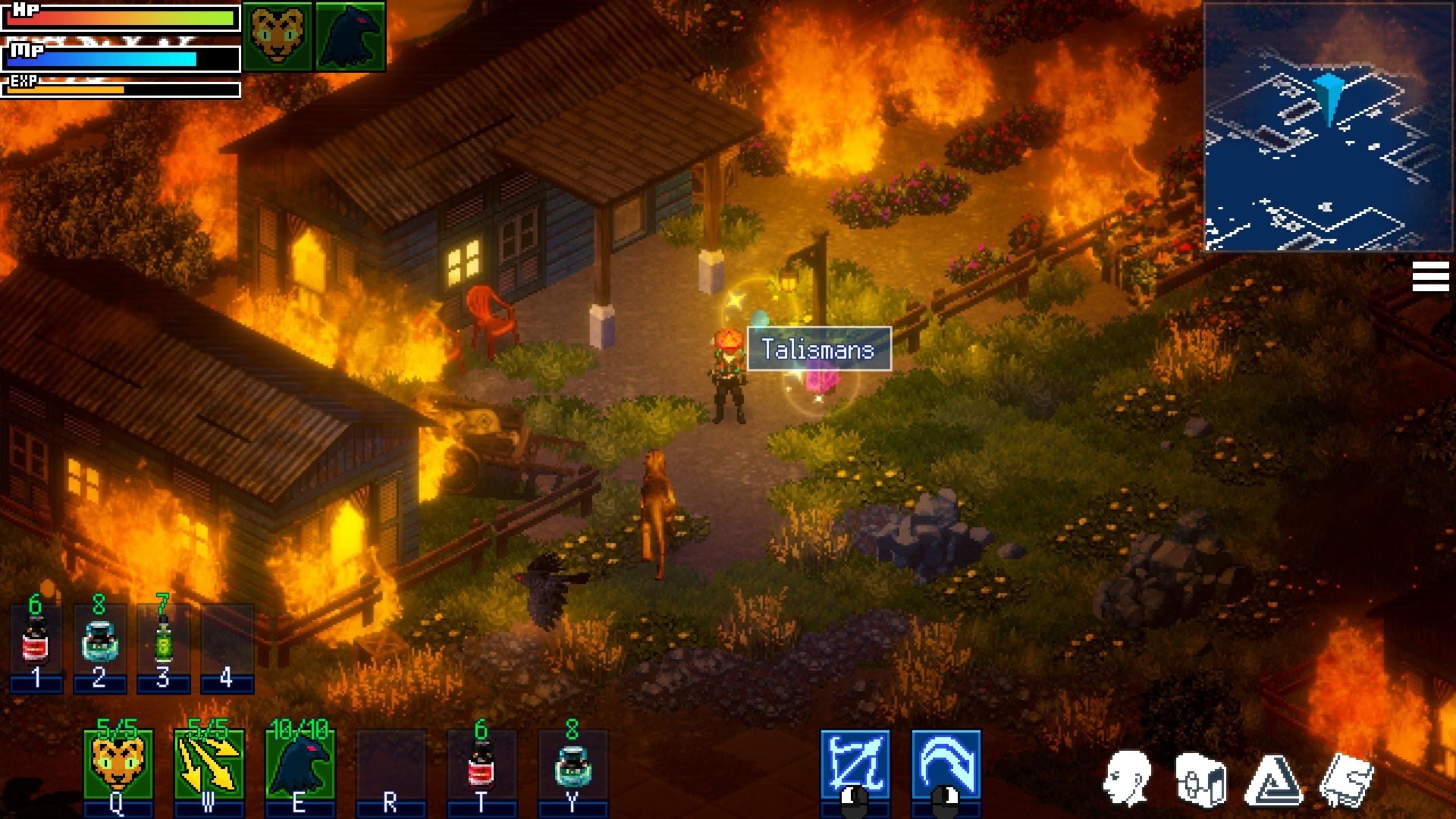Select the bow attack bound to left mouse

[857, 762]
